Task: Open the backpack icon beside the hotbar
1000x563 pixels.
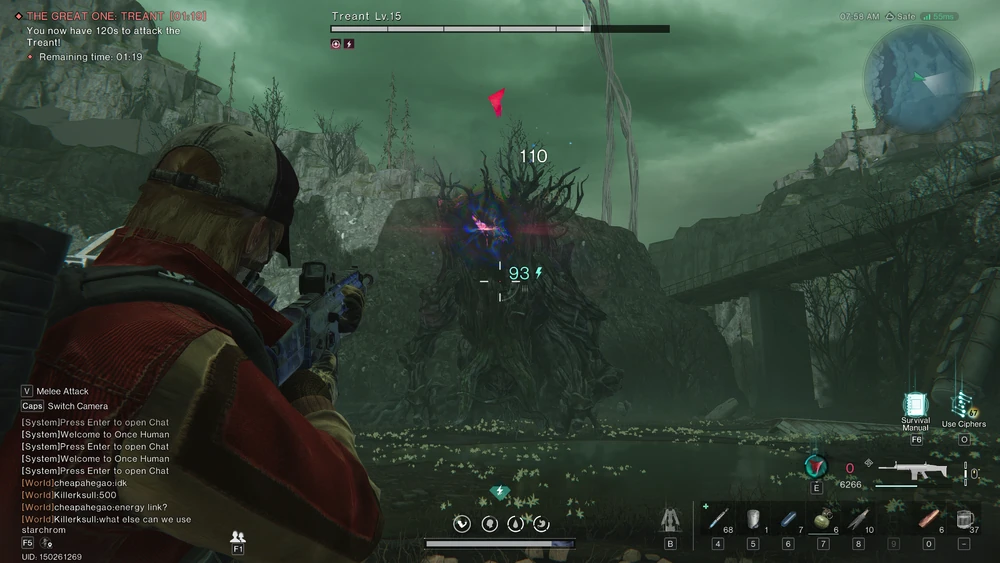Action: (x=670, y=519)
